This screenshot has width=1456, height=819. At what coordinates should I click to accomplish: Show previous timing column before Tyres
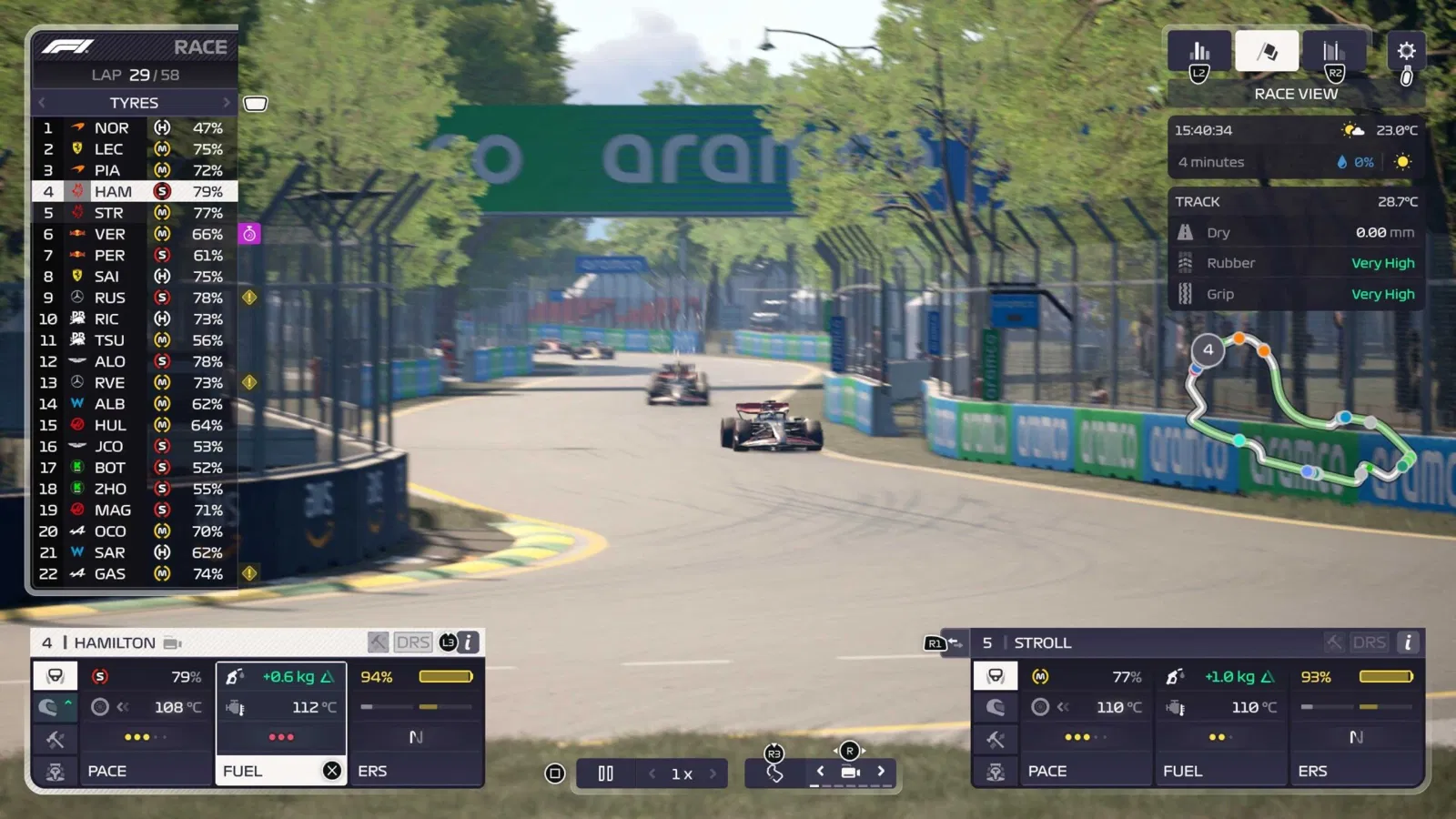click(42, 103)
